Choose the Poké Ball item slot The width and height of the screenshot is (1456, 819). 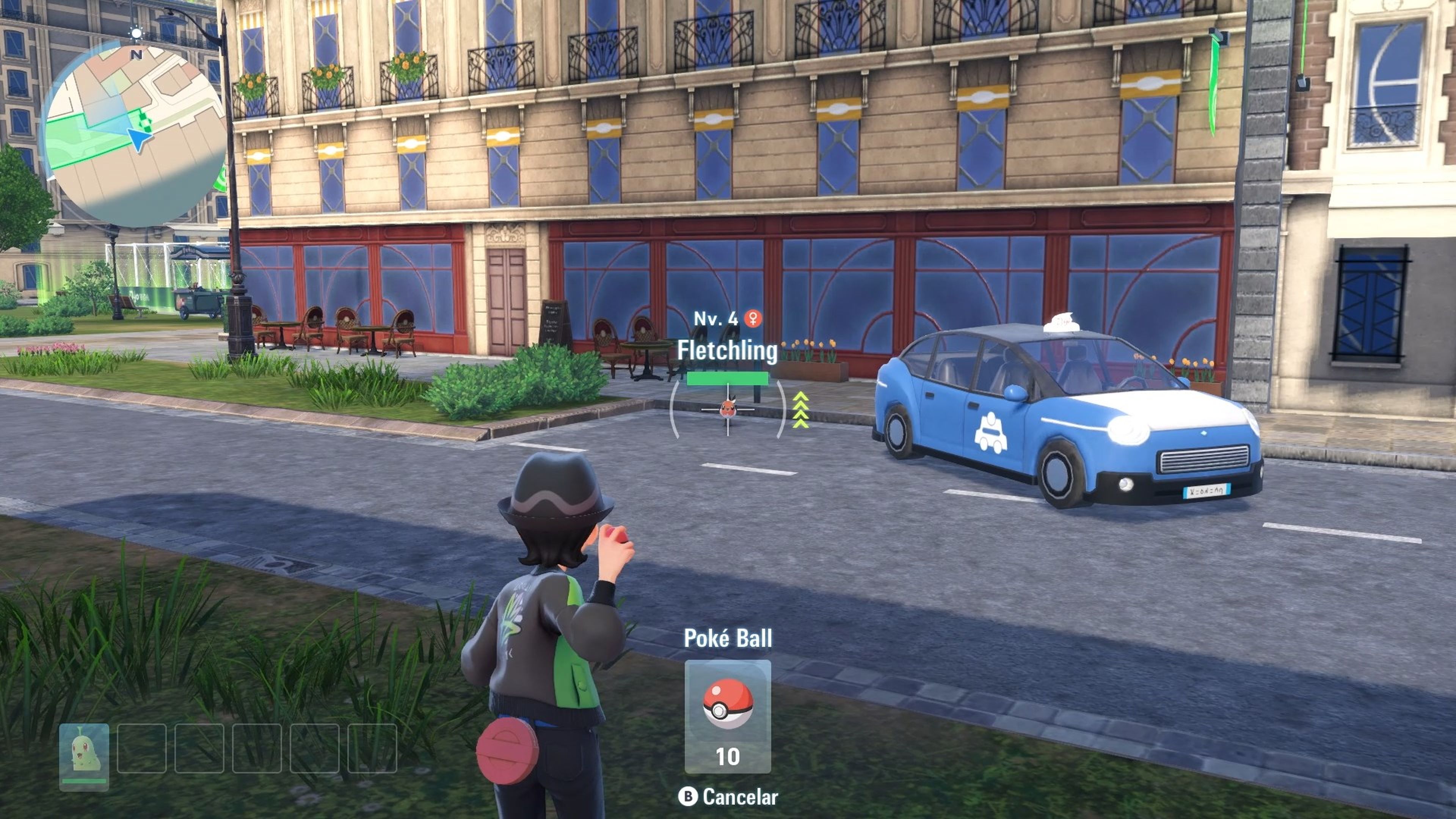[x=728, y=715]
